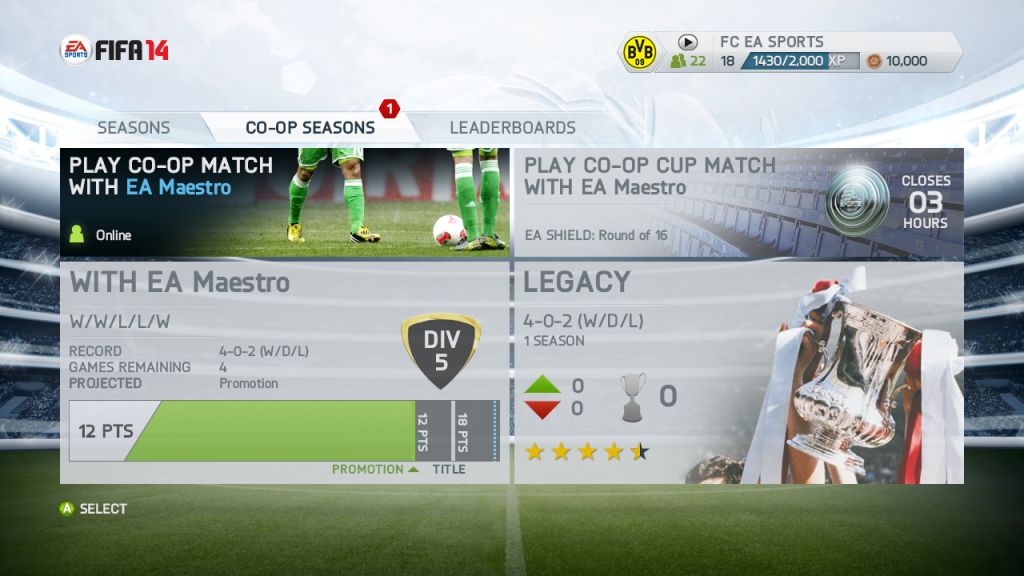The width and height of the screenshot is (1024, 576).
Task: Open the Legacy stats panel
Action: (738, 372)
